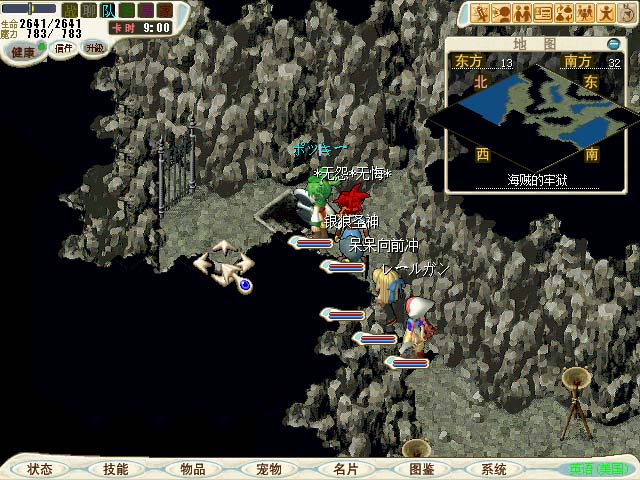Toggle the 战 battle mode icon
The height and width of the screenshot is (480, 640).
(70, 10)
